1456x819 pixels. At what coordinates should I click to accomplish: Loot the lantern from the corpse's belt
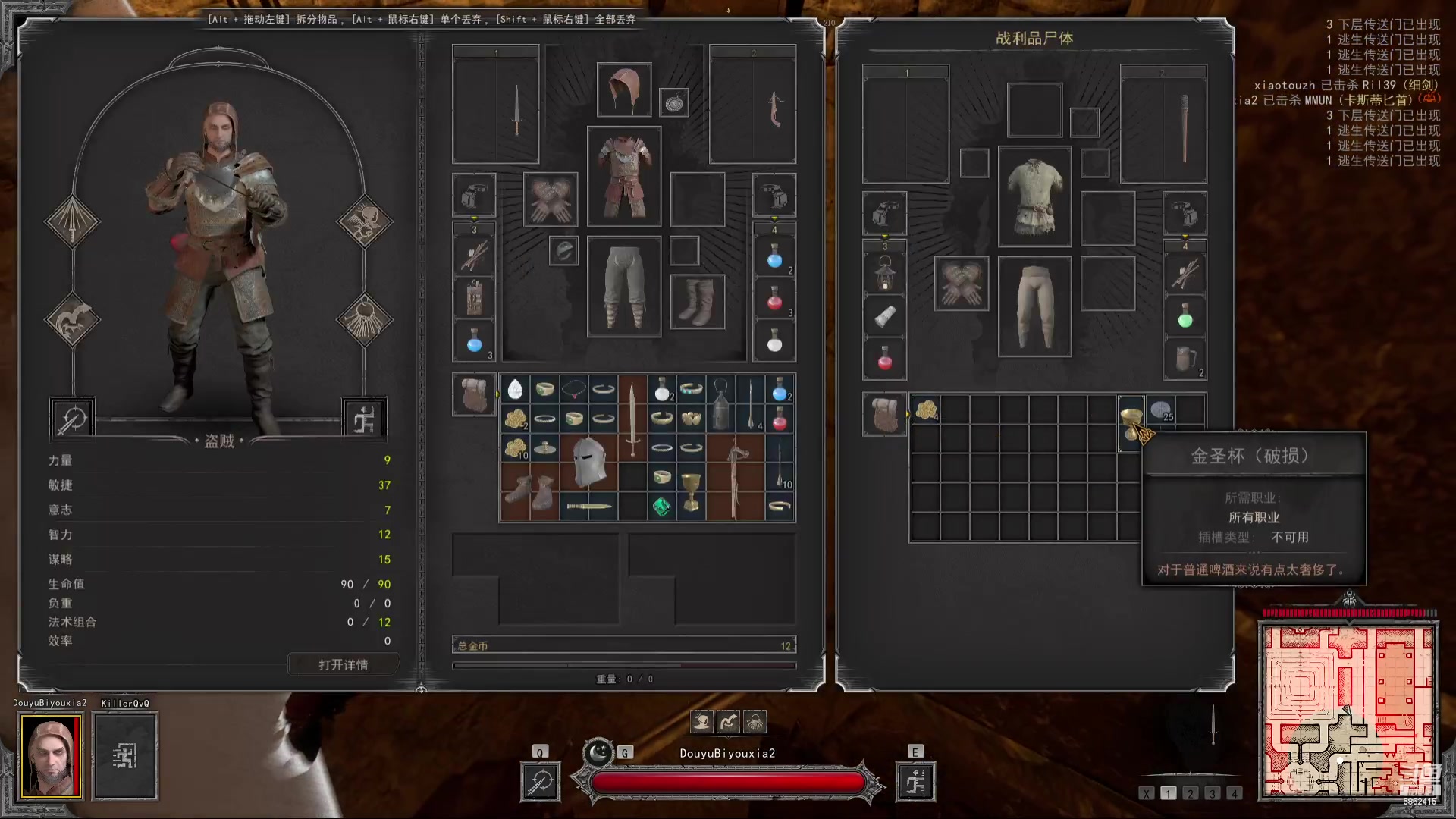click(x=884, y=274)
